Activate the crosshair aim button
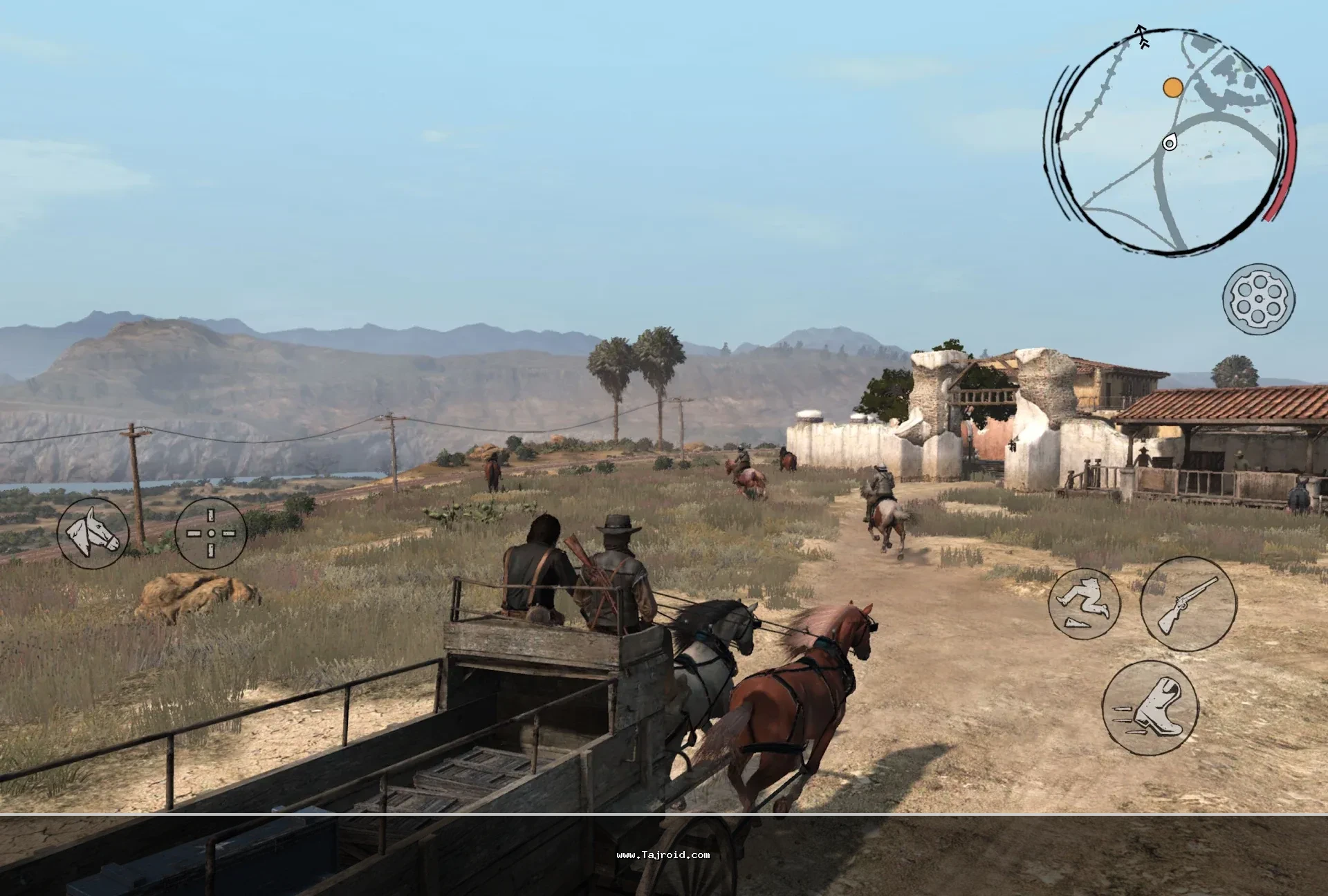Screen dimensions: 1328x896 click(211, 533)
